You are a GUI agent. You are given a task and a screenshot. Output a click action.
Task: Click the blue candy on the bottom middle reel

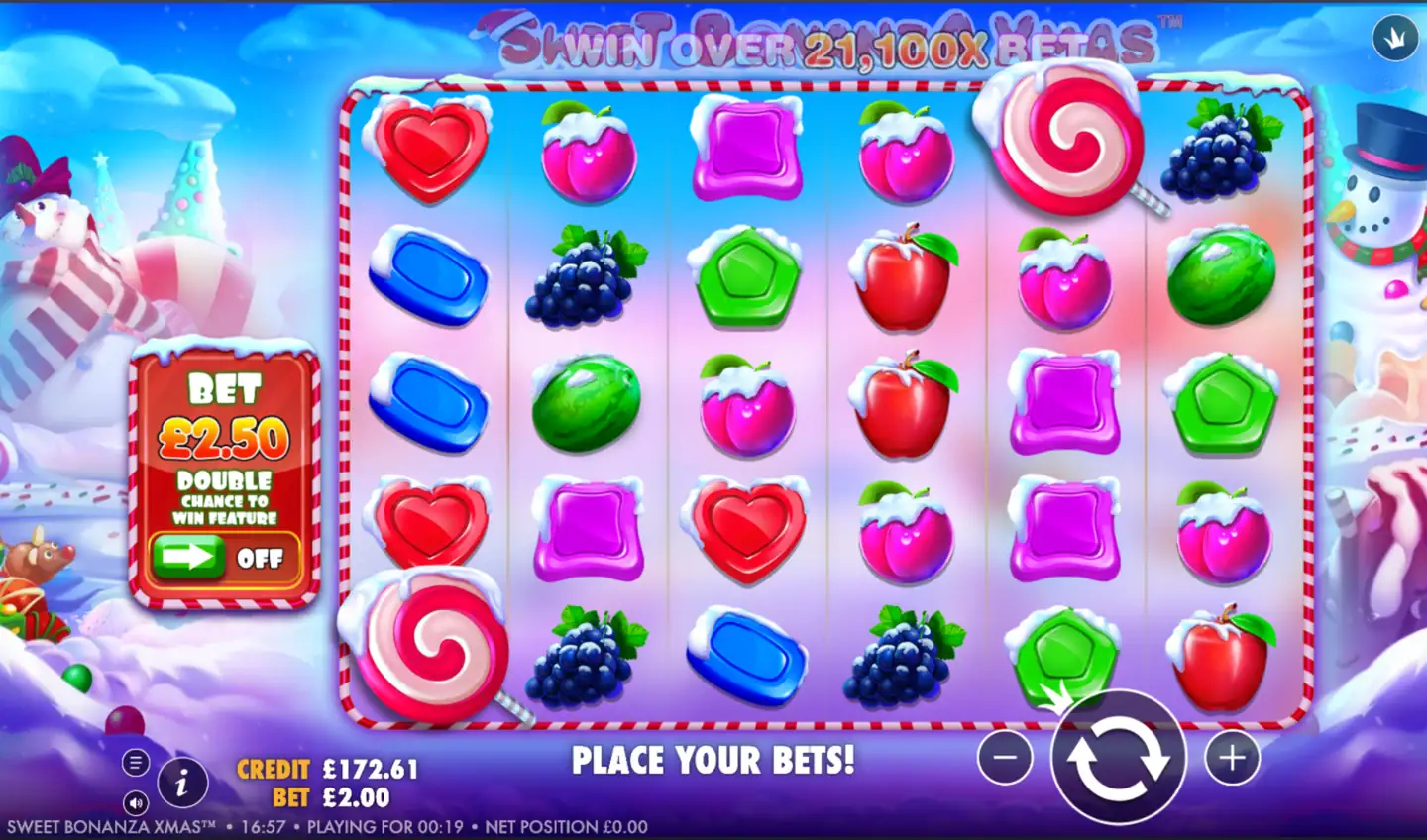click(745, 659)
